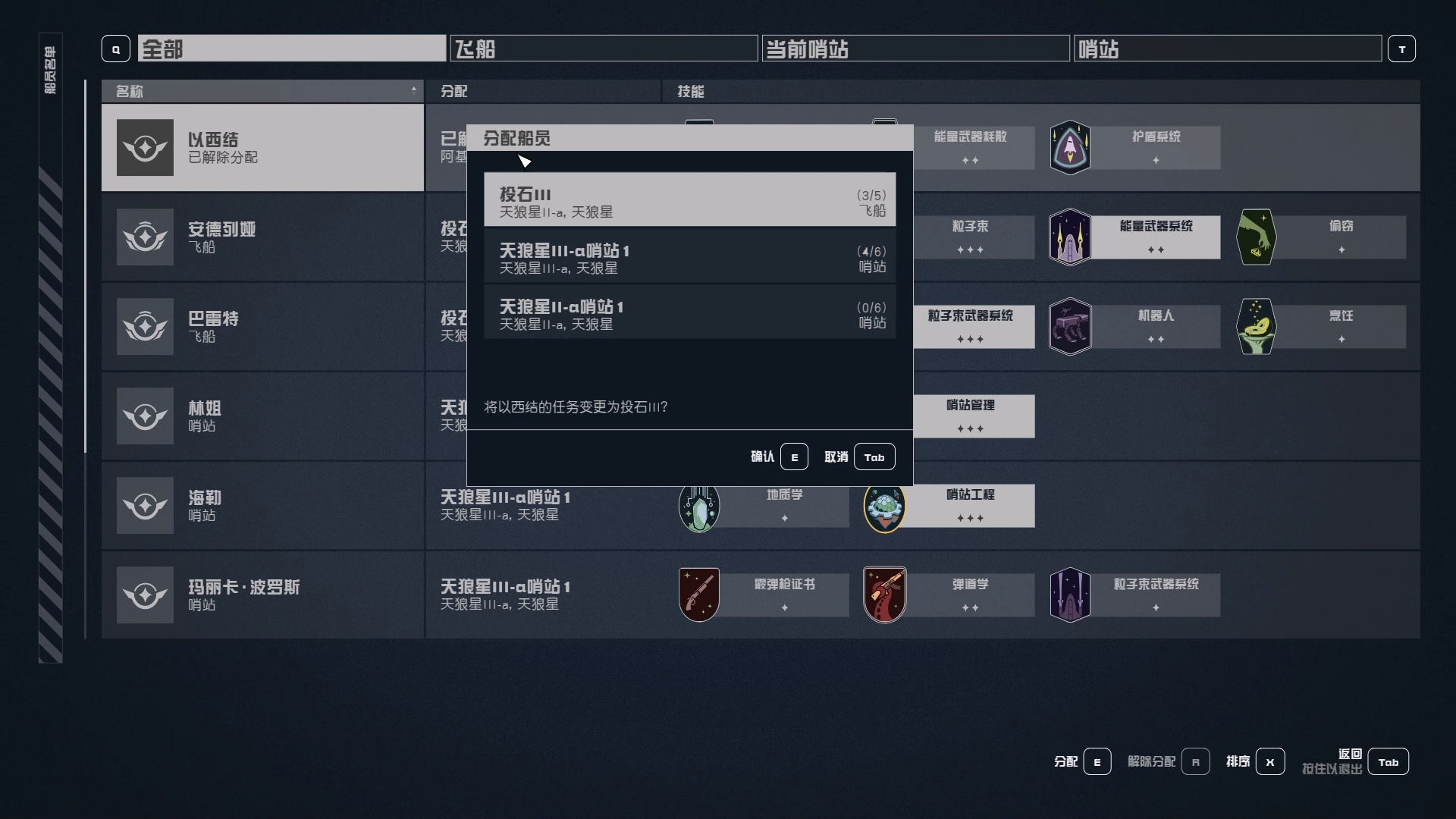The width and height of the screenshot is (1456, 819).
Task: Select the 弹道学 ballistics skill icon
Action: 884,595
